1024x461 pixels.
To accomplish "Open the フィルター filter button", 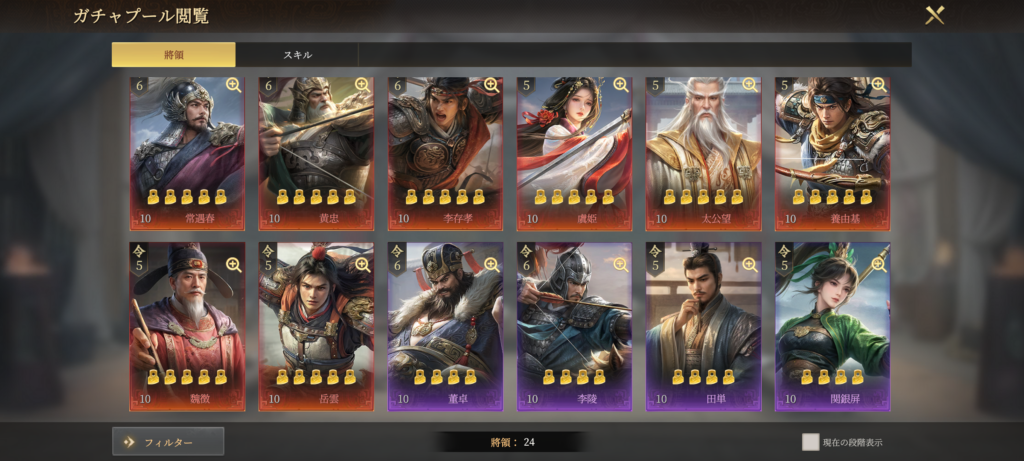I will pyautogui.click(x=168, y=441).
